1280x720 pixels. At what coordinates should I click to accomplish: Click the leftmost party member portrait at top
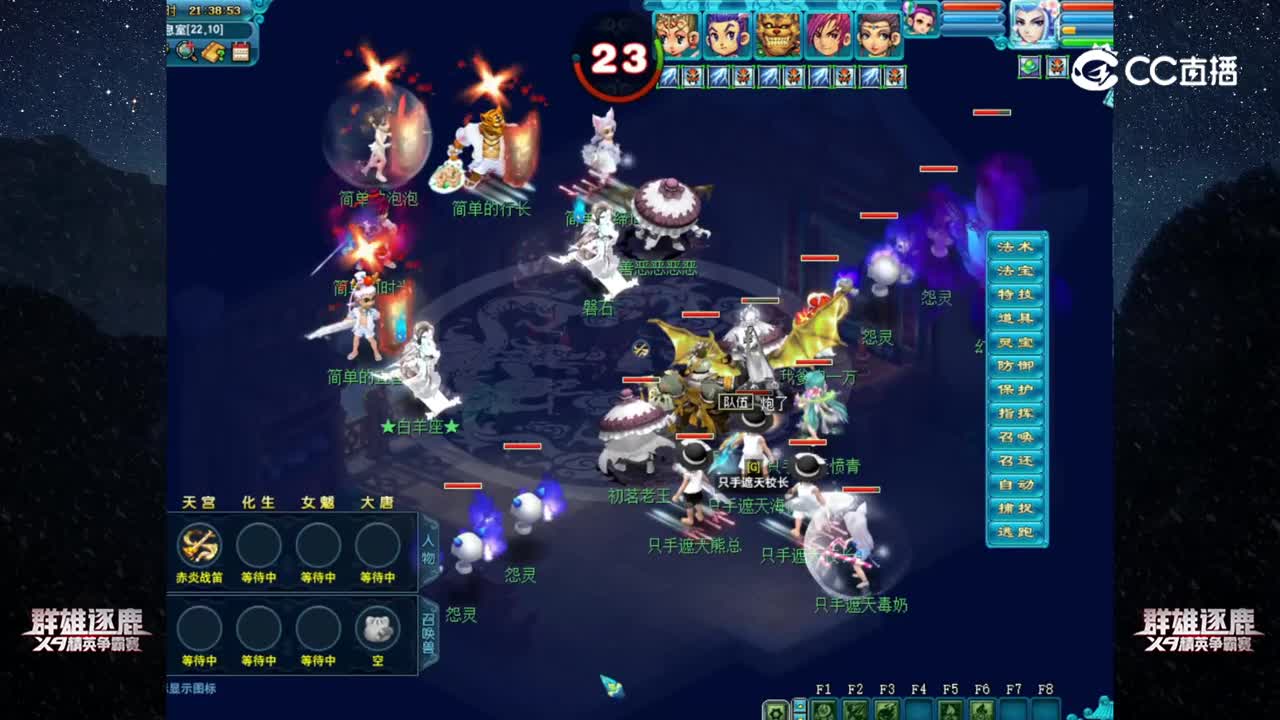677,35
